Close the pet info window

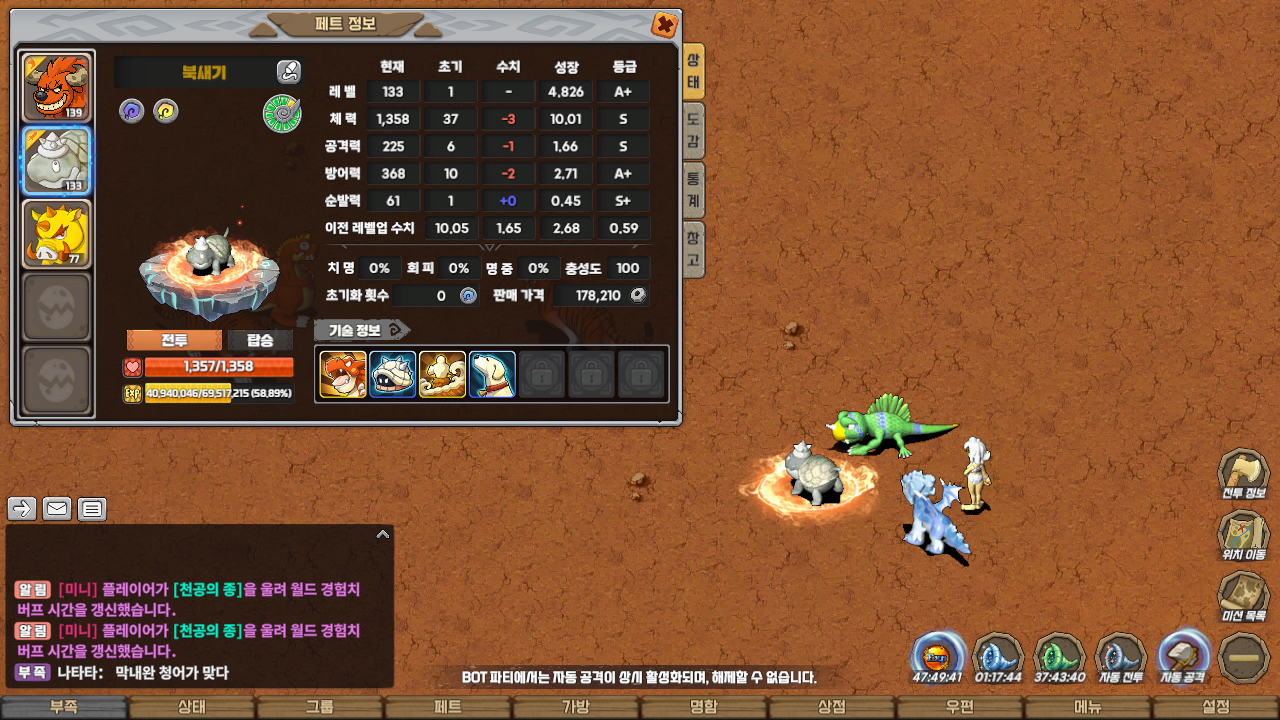click(663, 24)
